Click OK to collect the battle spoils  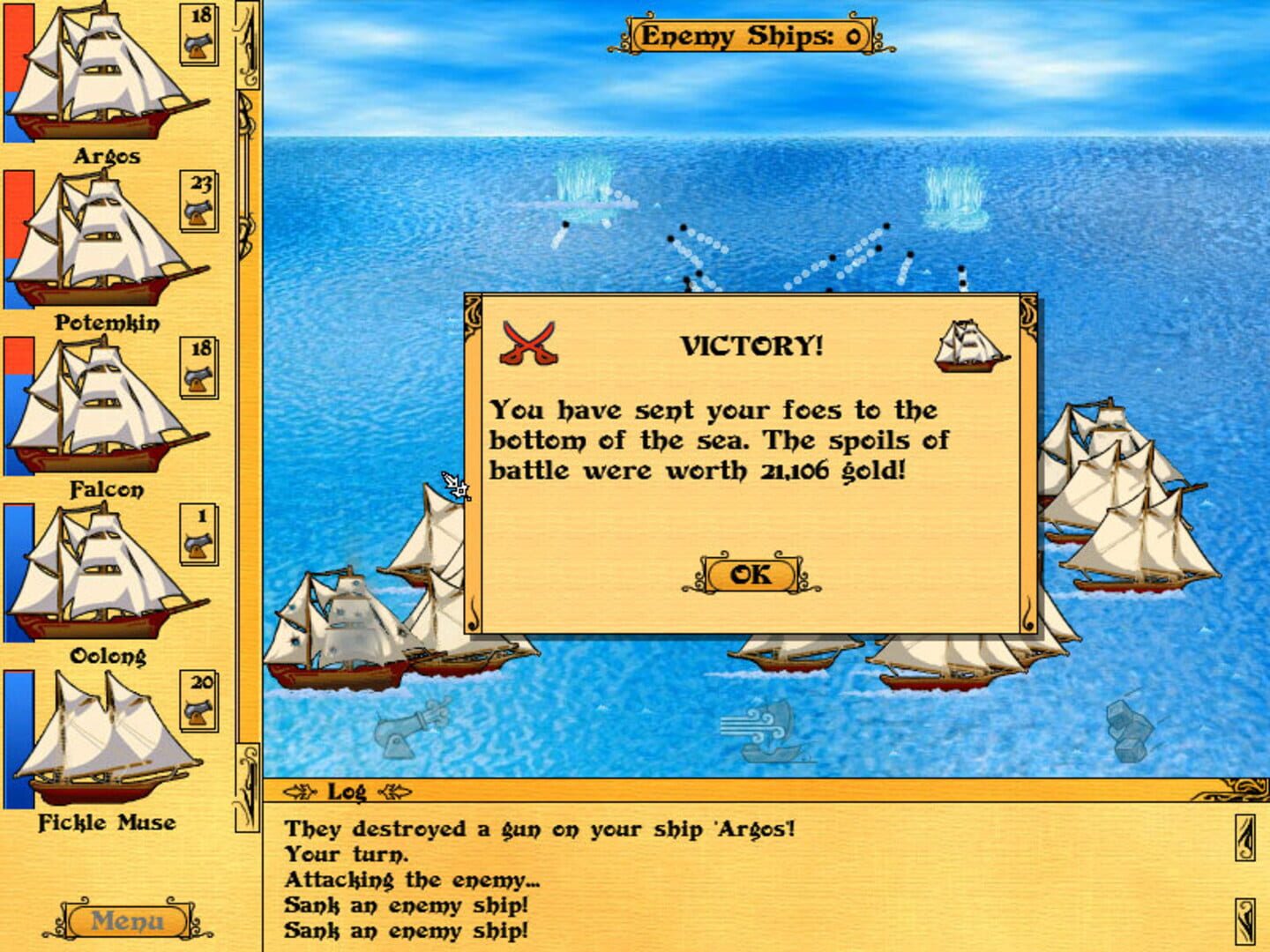pyautogui.click(x=750, y=574)
